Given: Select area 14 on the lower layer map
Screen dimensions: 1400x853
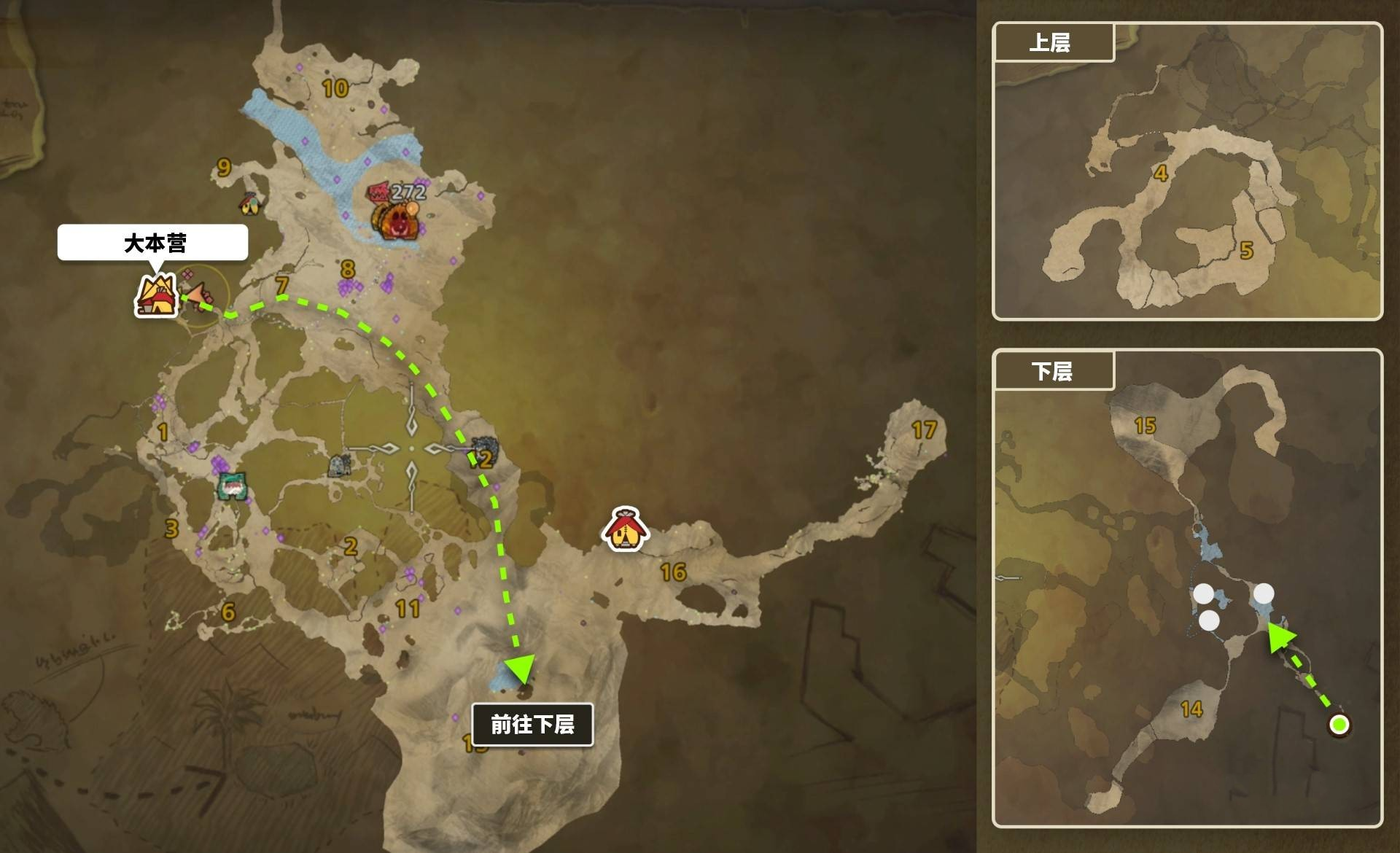Looking at the screenshot, I should coord(1191,709).
